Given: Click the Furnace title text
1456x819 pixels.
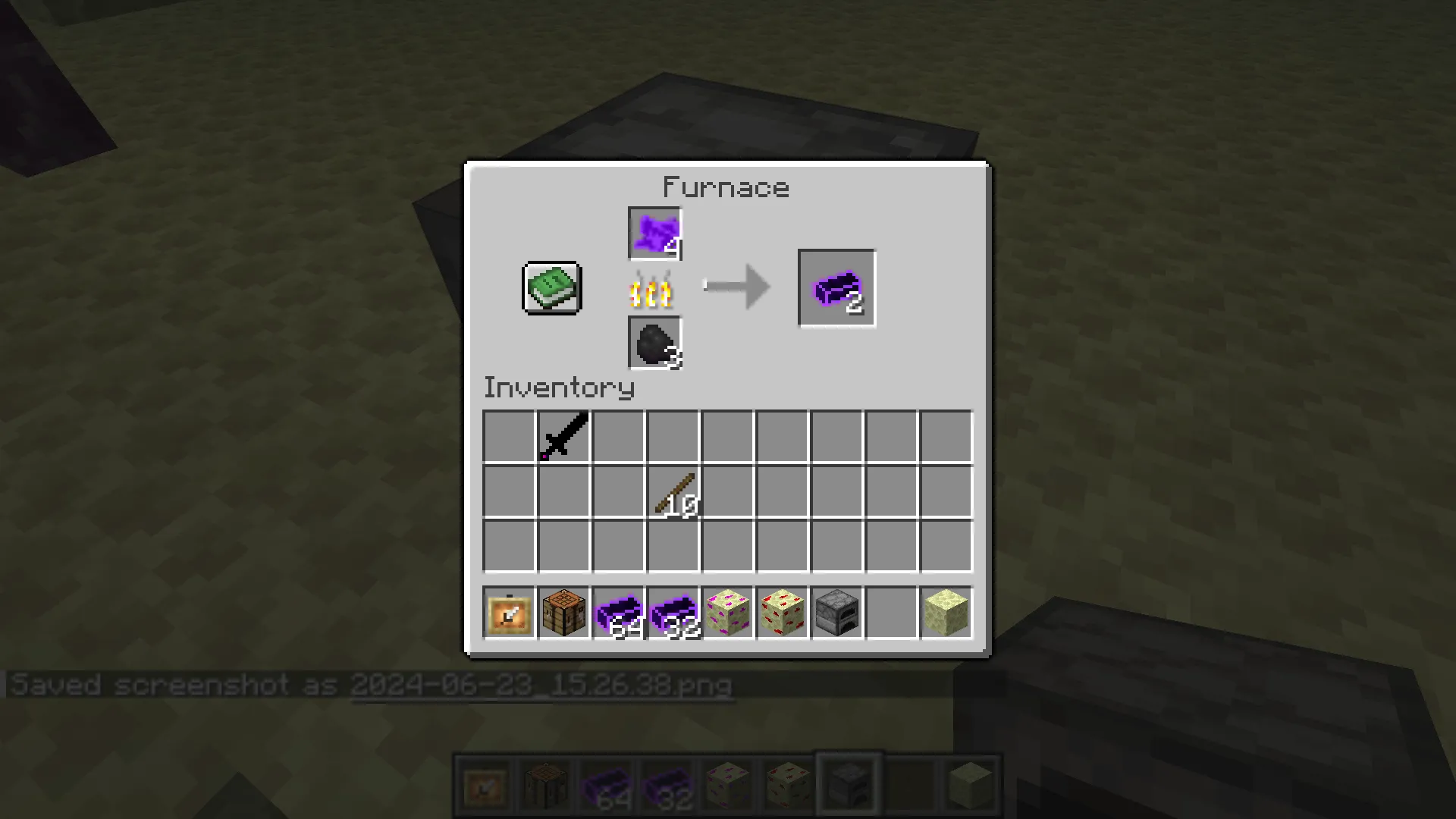Looking at the screenshot, I should pos(726,187).
